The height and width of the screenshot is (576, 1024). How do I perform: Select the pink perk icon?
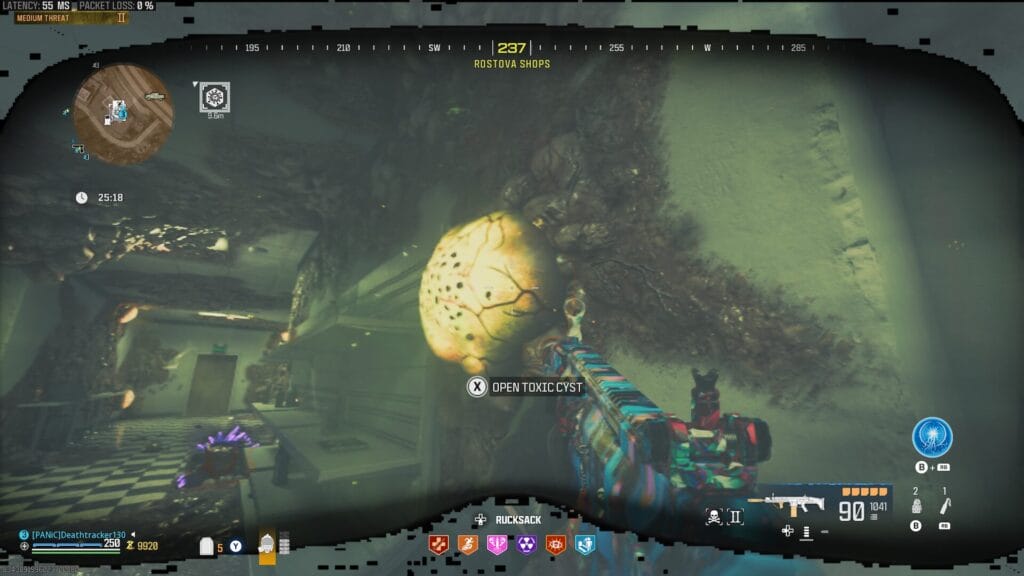pyautogui.click(x=496, y=544)
